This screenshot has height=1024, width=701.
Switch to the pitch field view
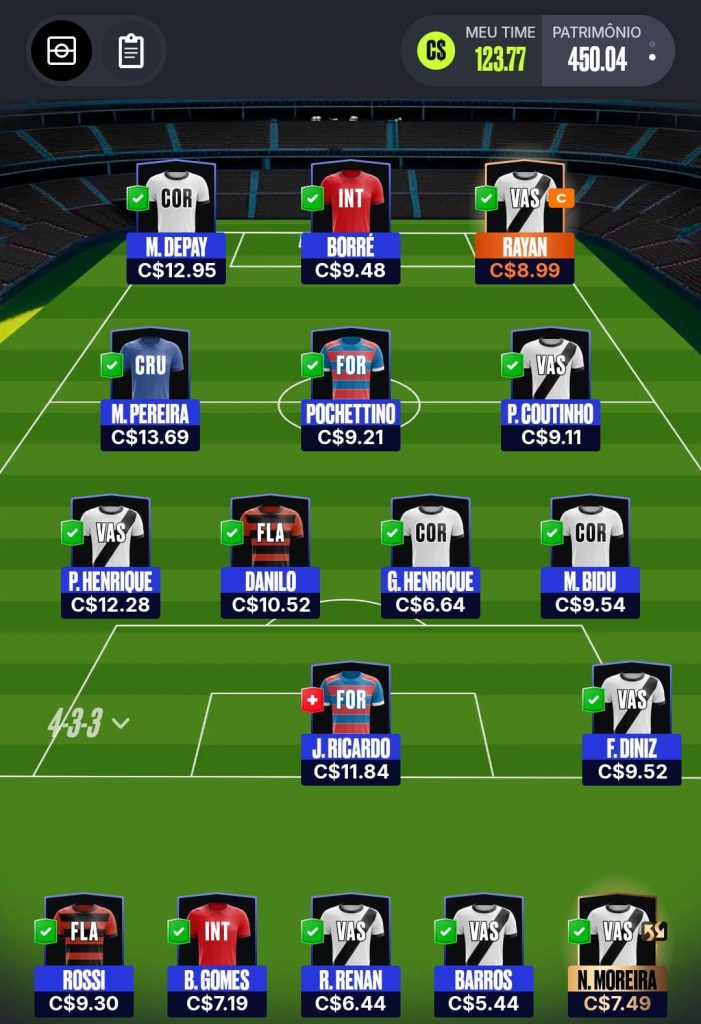61,50
